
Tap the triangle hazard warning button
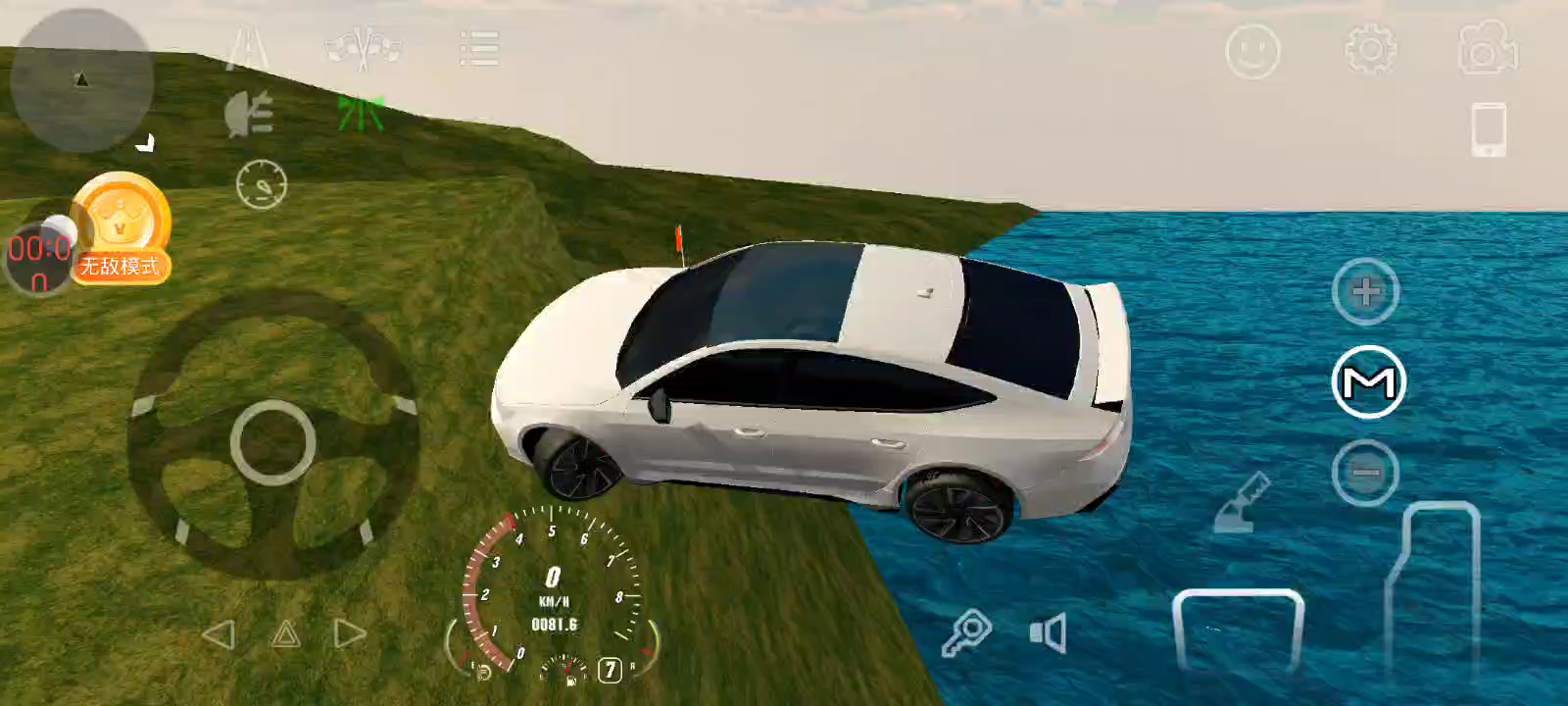point(285,634)
